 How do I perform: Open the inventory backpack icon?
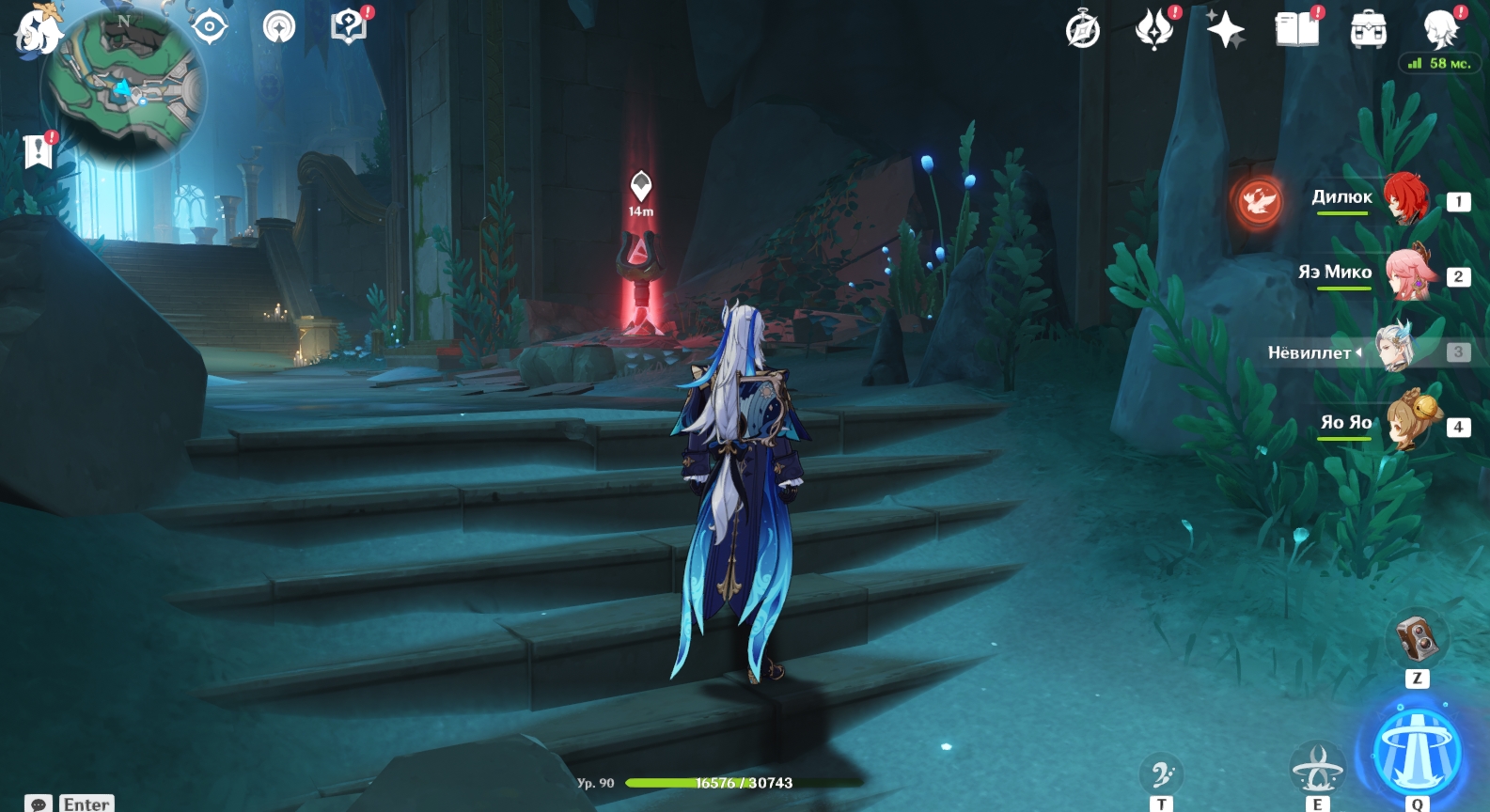(x=1368, y=30)
